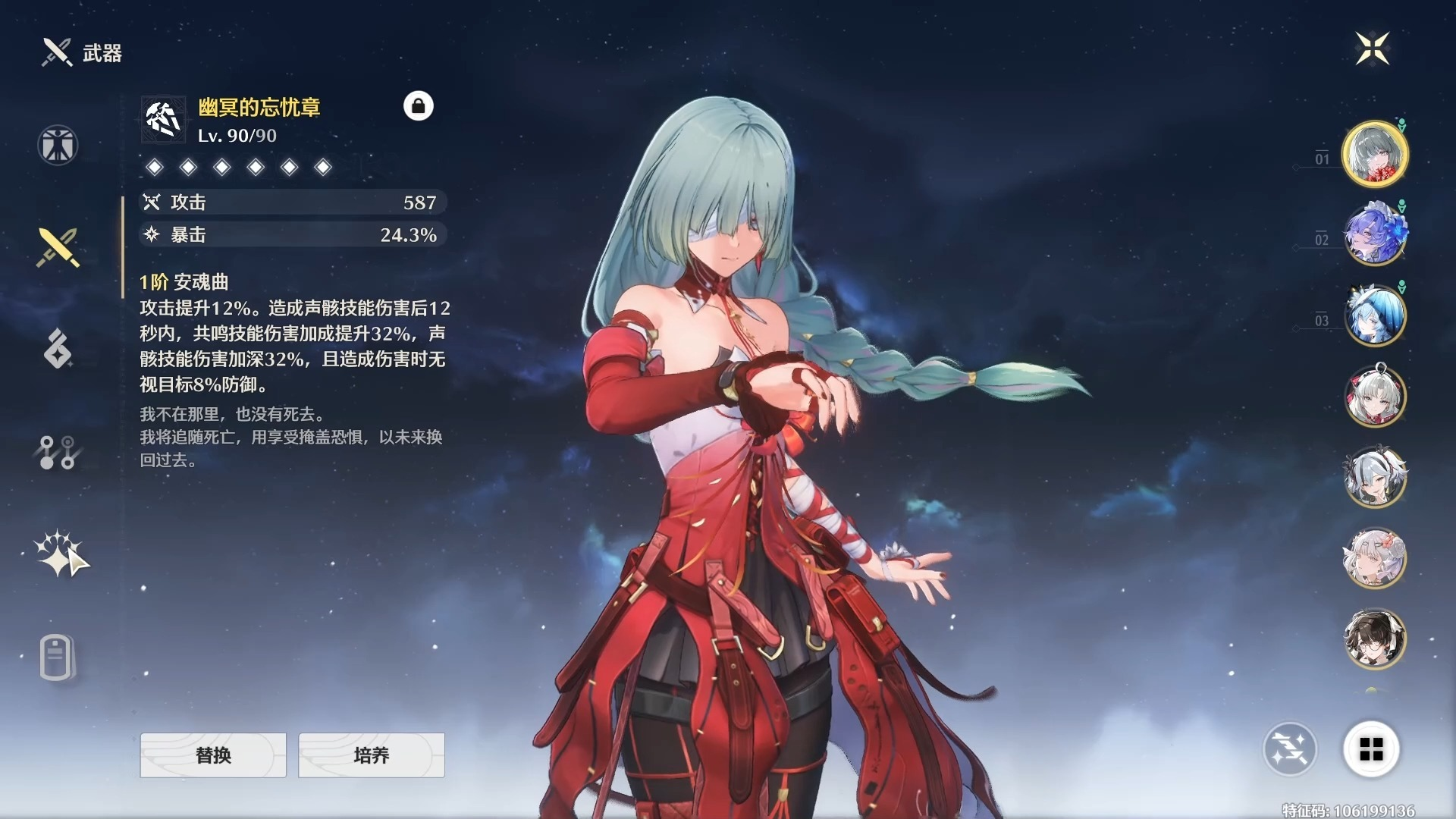Click the third rank diamond indicator

221,168
